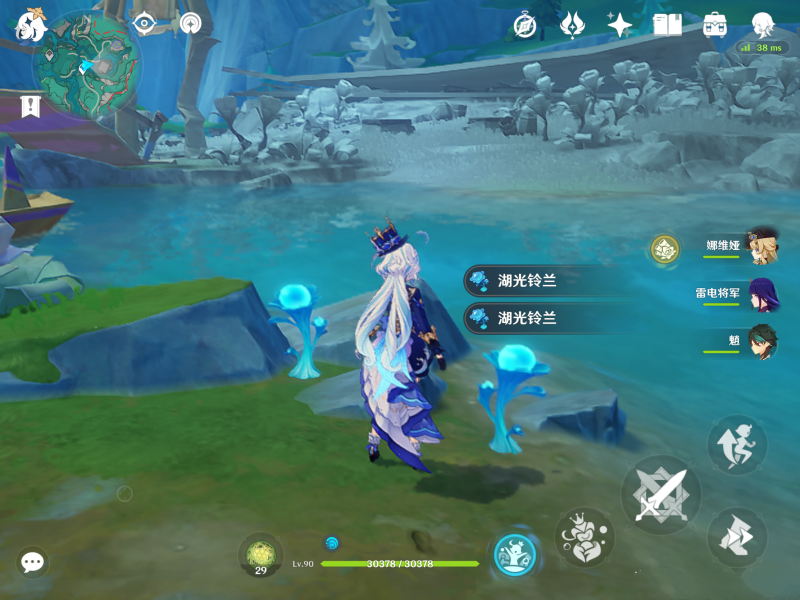Tap the sprint dash button

coord(737,537)
